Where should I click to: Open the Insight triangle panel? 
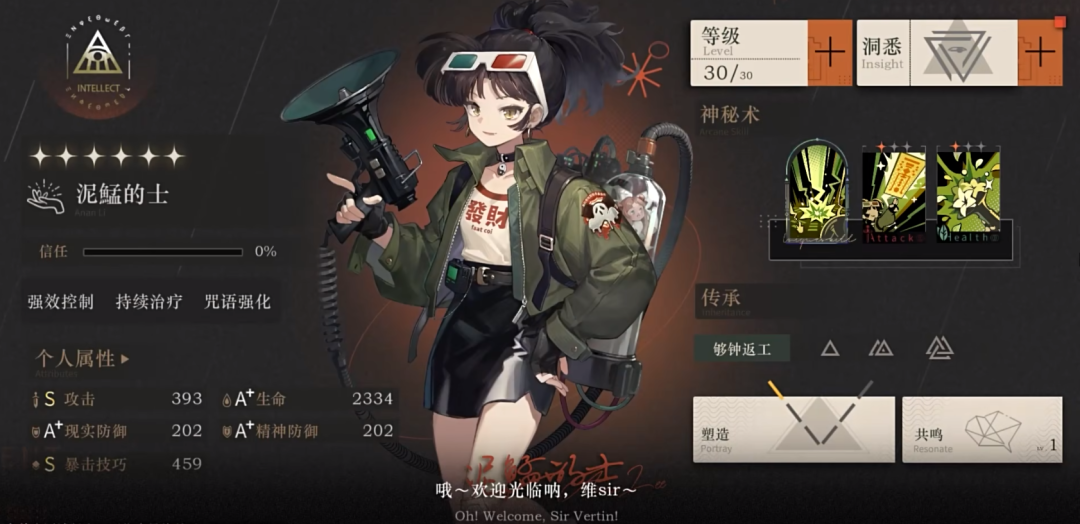[938, 53]
